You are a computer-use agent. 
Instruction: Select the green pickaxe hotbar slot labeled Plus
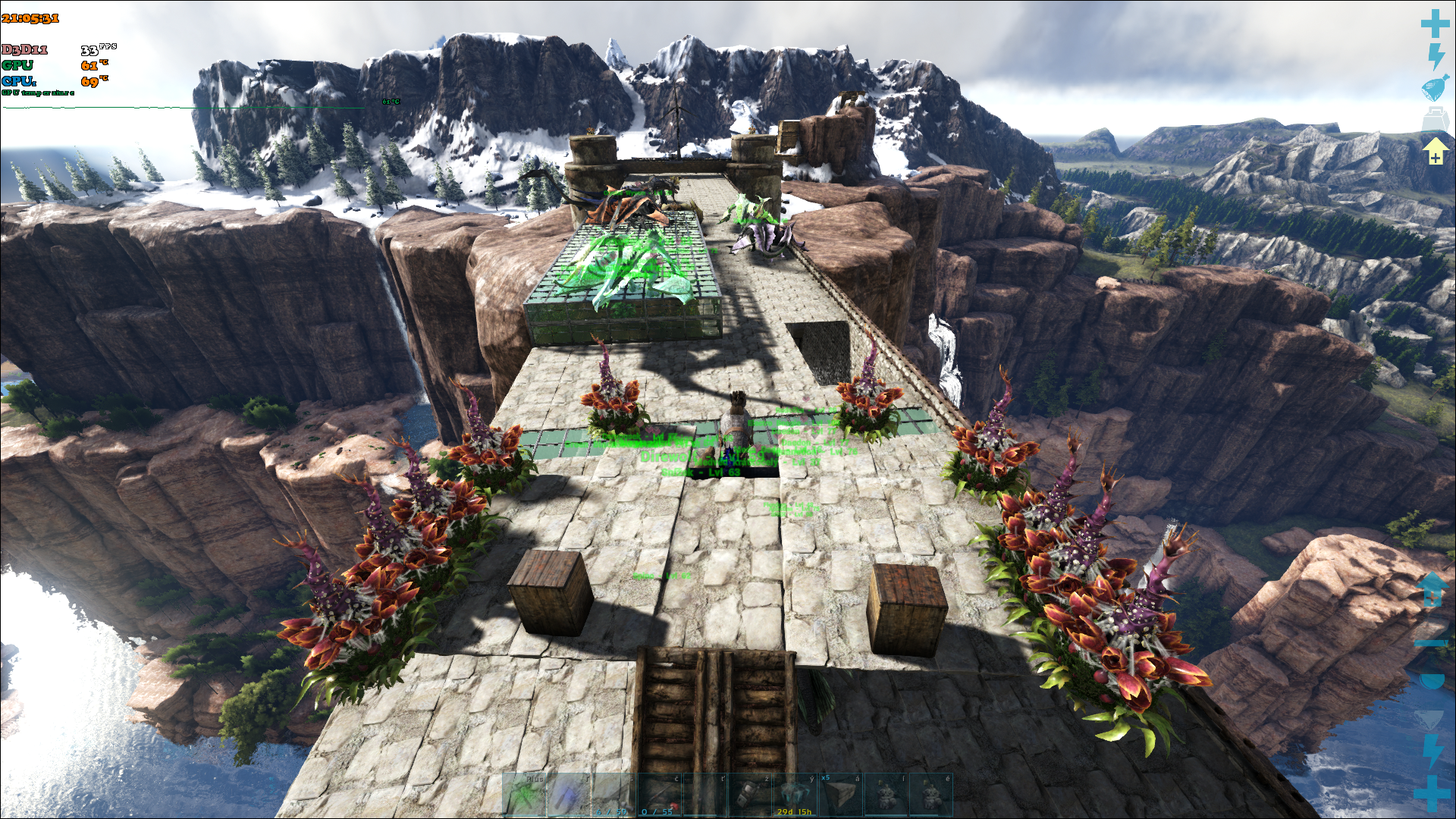[x=524, y=795]
